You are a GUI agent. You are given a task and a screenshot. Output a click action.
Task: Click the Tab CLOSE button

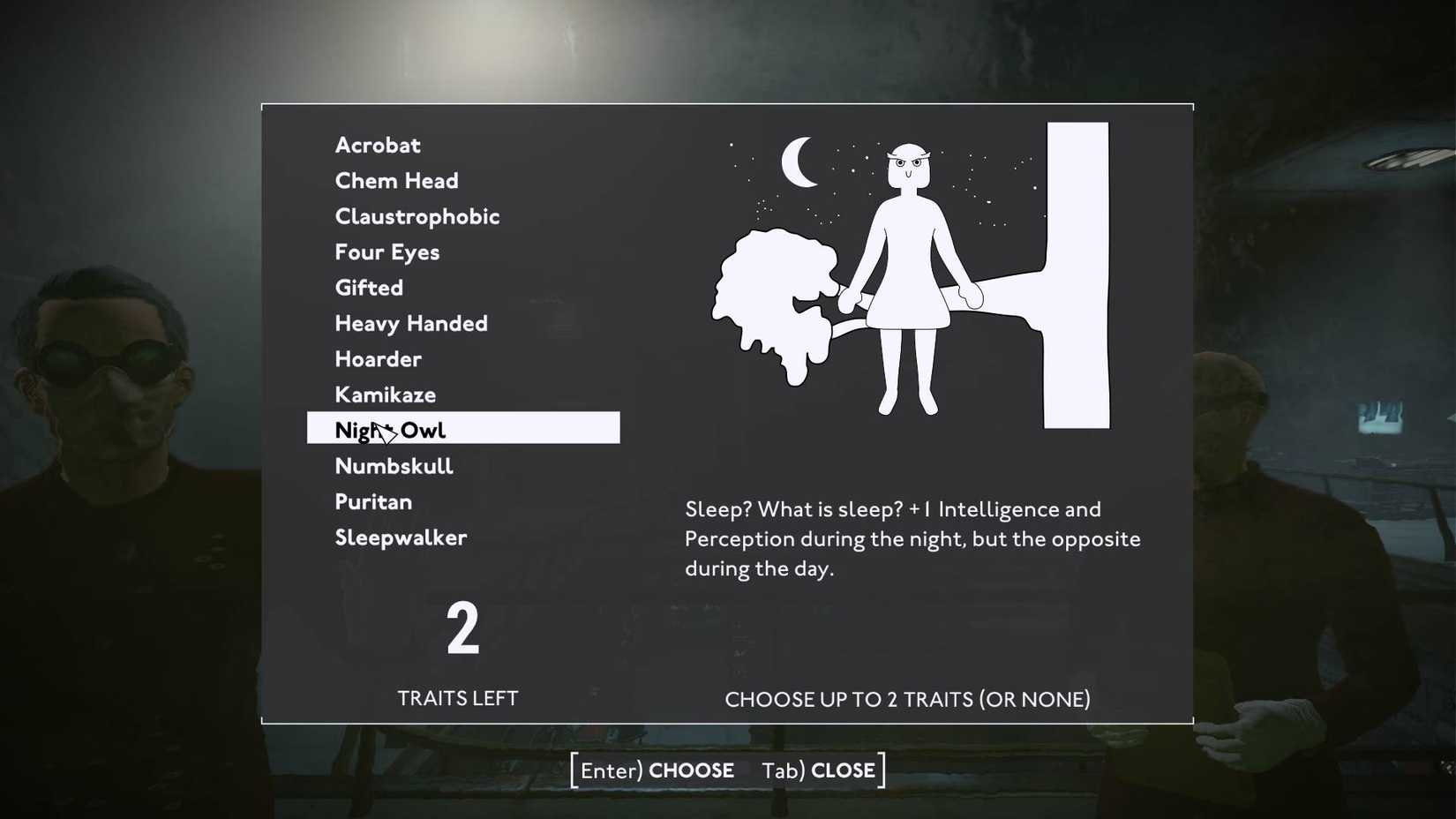tap(820, 770)
